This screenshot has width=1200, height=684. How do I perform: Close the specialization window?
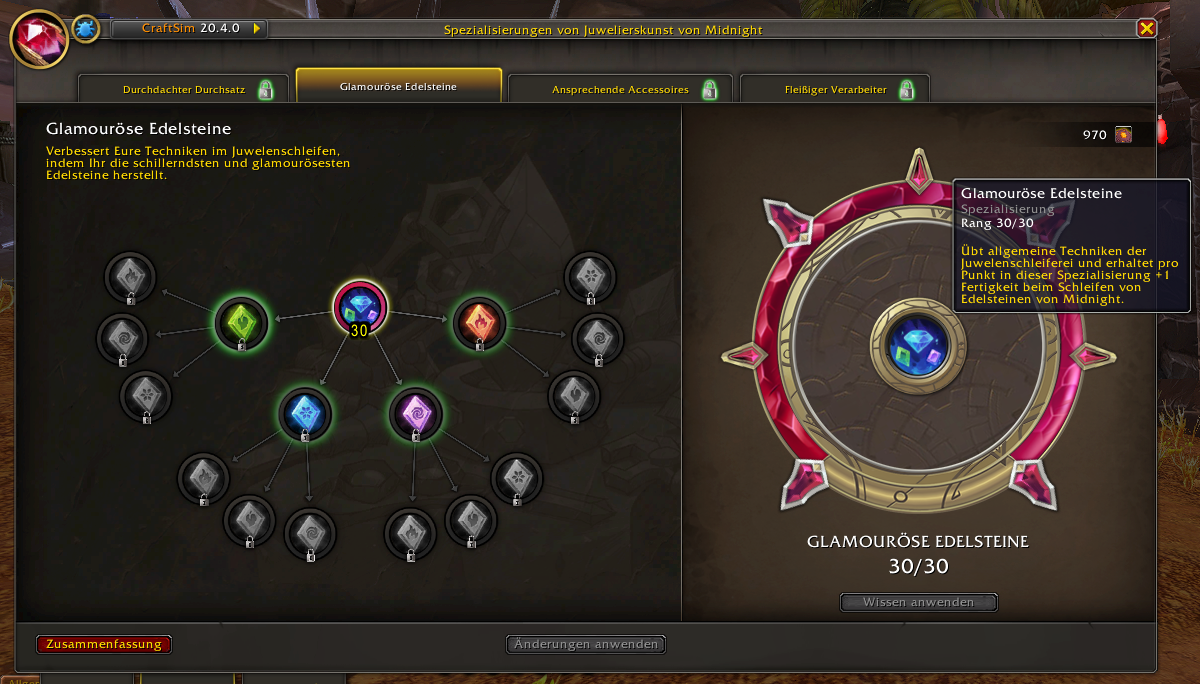pyautogui.click(x=1146, y=28)
